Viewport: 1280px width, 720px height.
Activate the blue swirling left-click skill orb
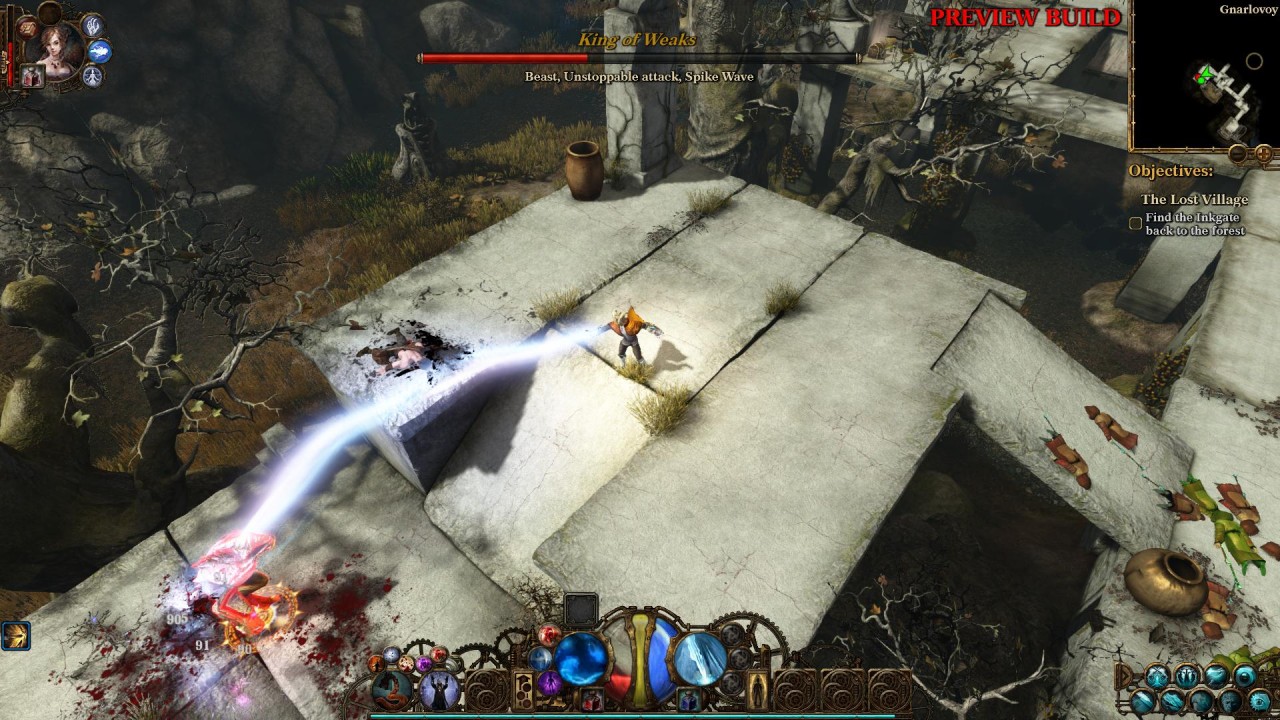pyautogui.click(x=581, y=659)
